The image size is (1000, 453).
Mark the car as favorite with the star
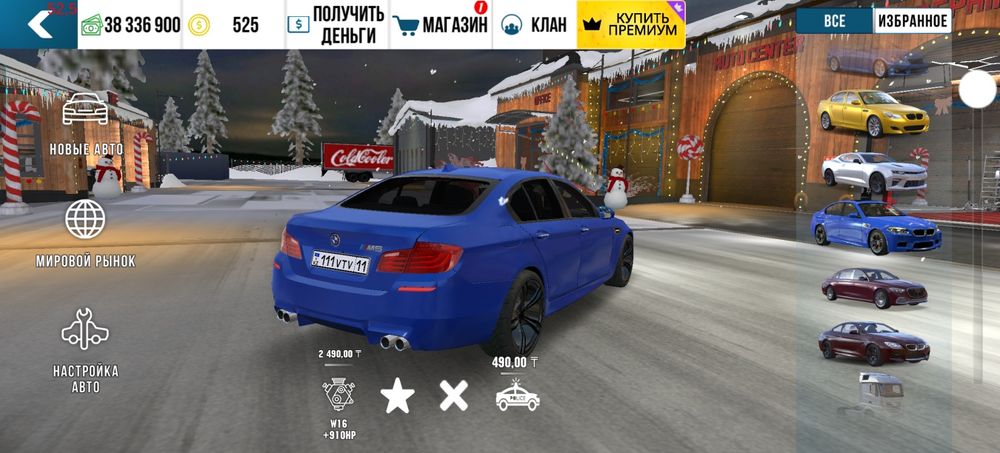click(x=397, y=396)
